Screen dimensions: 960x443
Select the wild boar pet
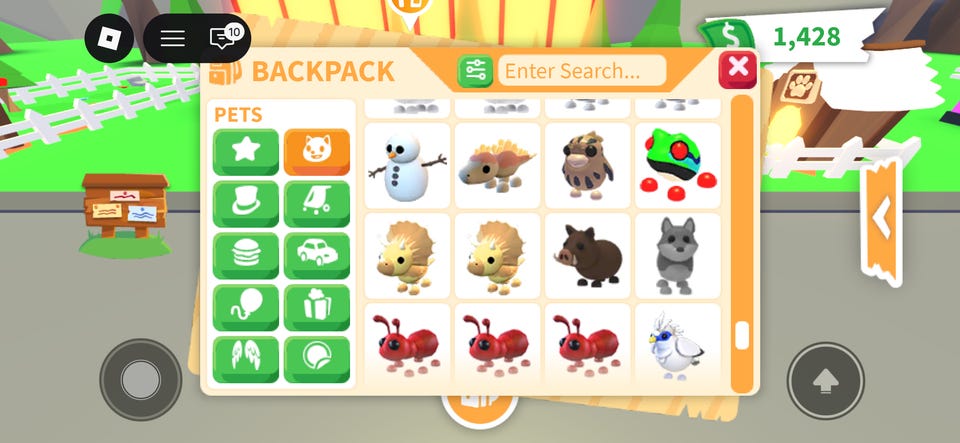click(588, 256)
